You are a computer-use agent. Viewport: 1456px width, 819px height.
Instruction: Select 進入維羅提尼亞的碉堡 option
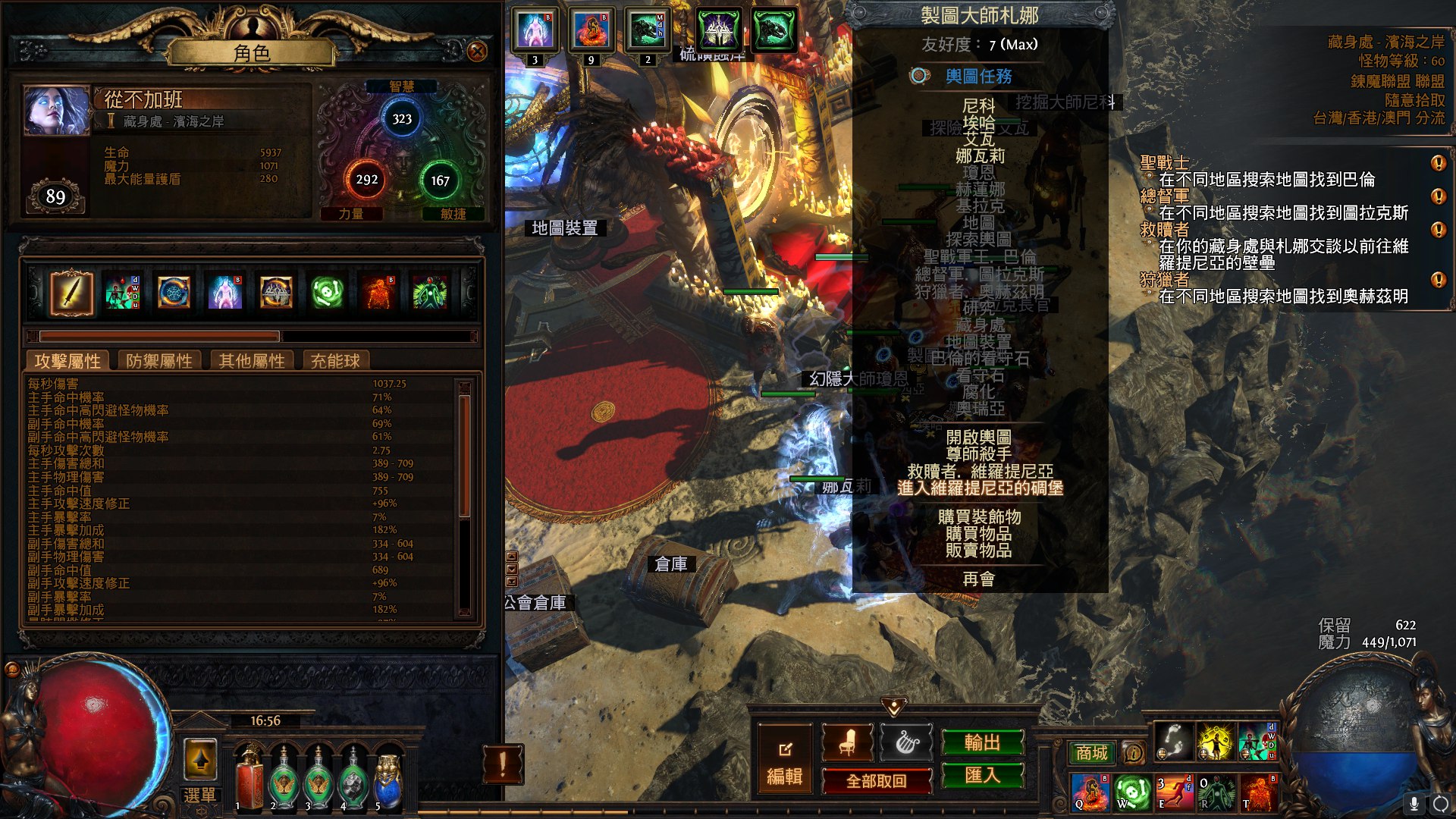[980, 488]
